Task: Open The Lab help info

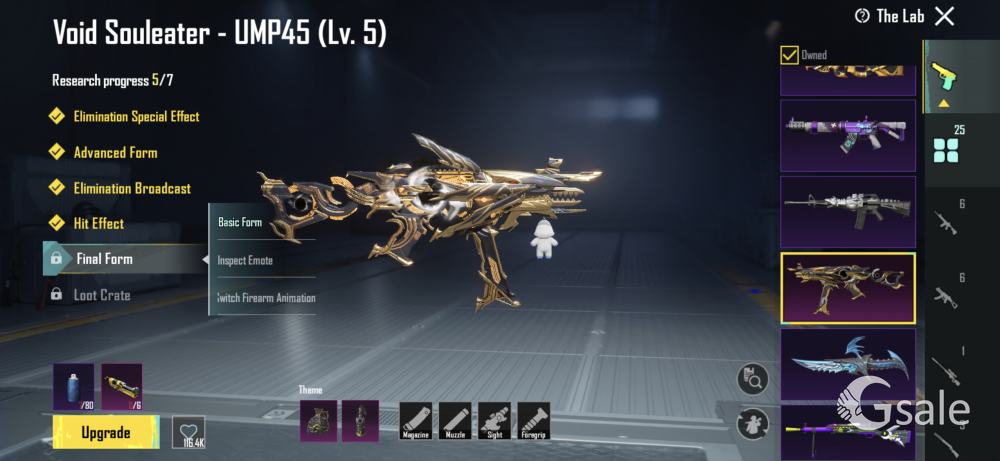Action: 862,16
